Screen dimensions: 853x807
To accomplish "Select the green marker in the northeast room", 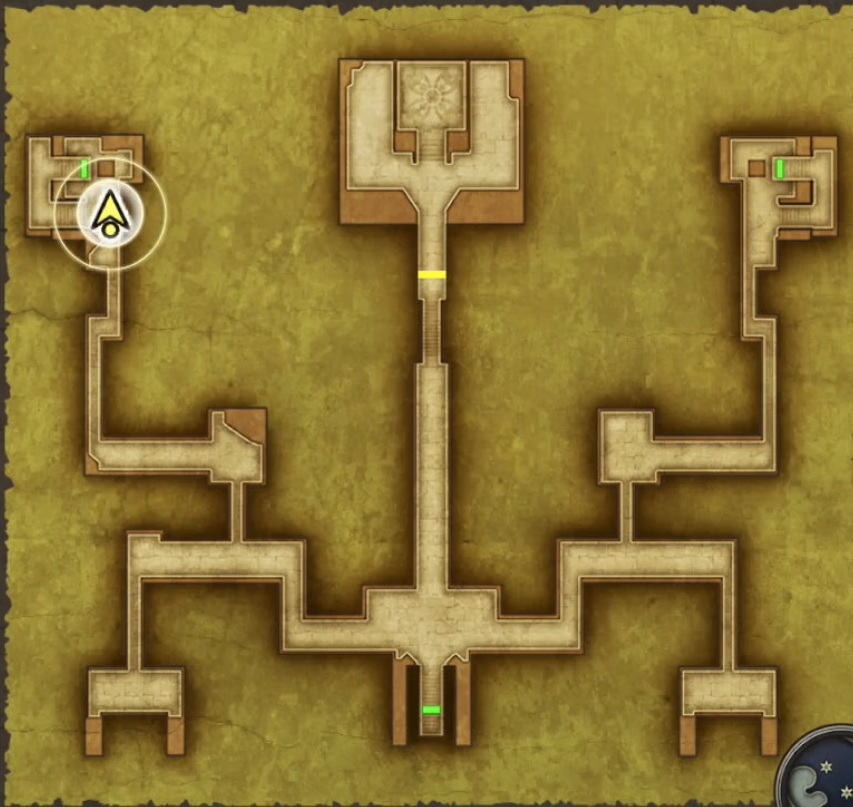I will coord(780,169).
